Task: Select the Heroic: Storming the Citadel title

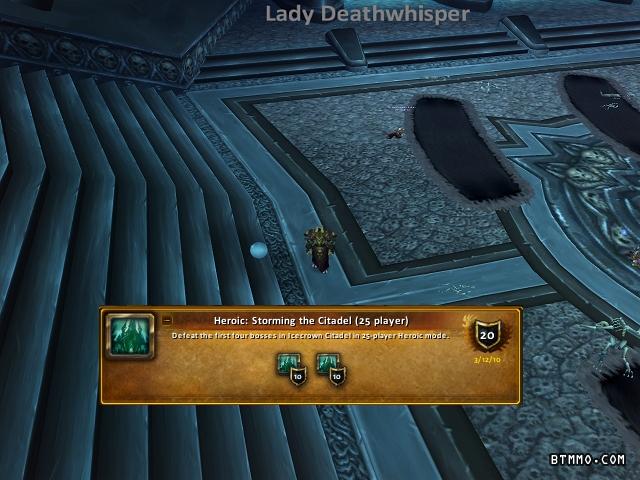Action: (311, 321)
